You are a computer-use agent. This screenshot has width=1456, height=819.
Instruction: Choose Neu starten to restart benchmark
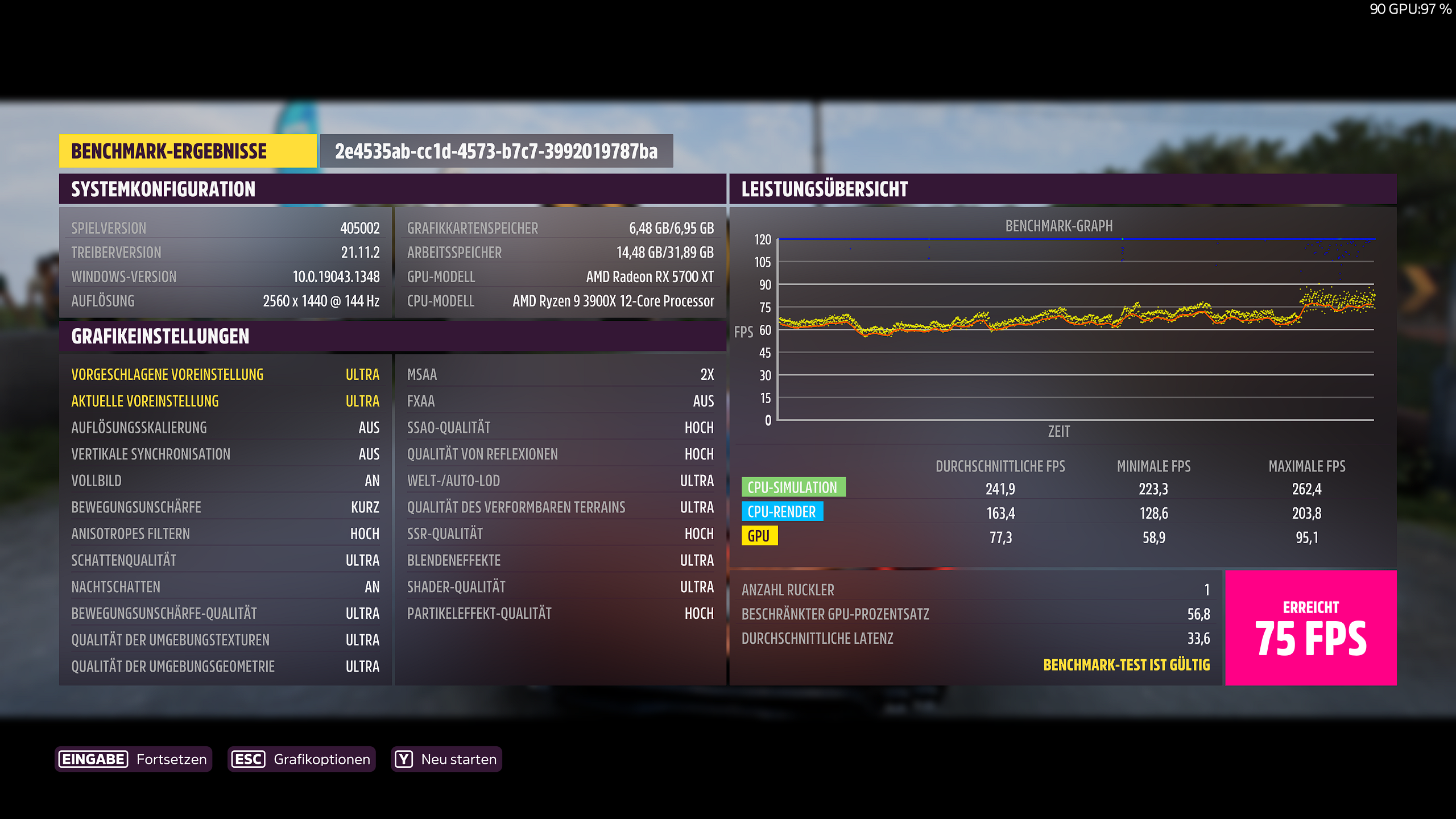coord(458,759)
